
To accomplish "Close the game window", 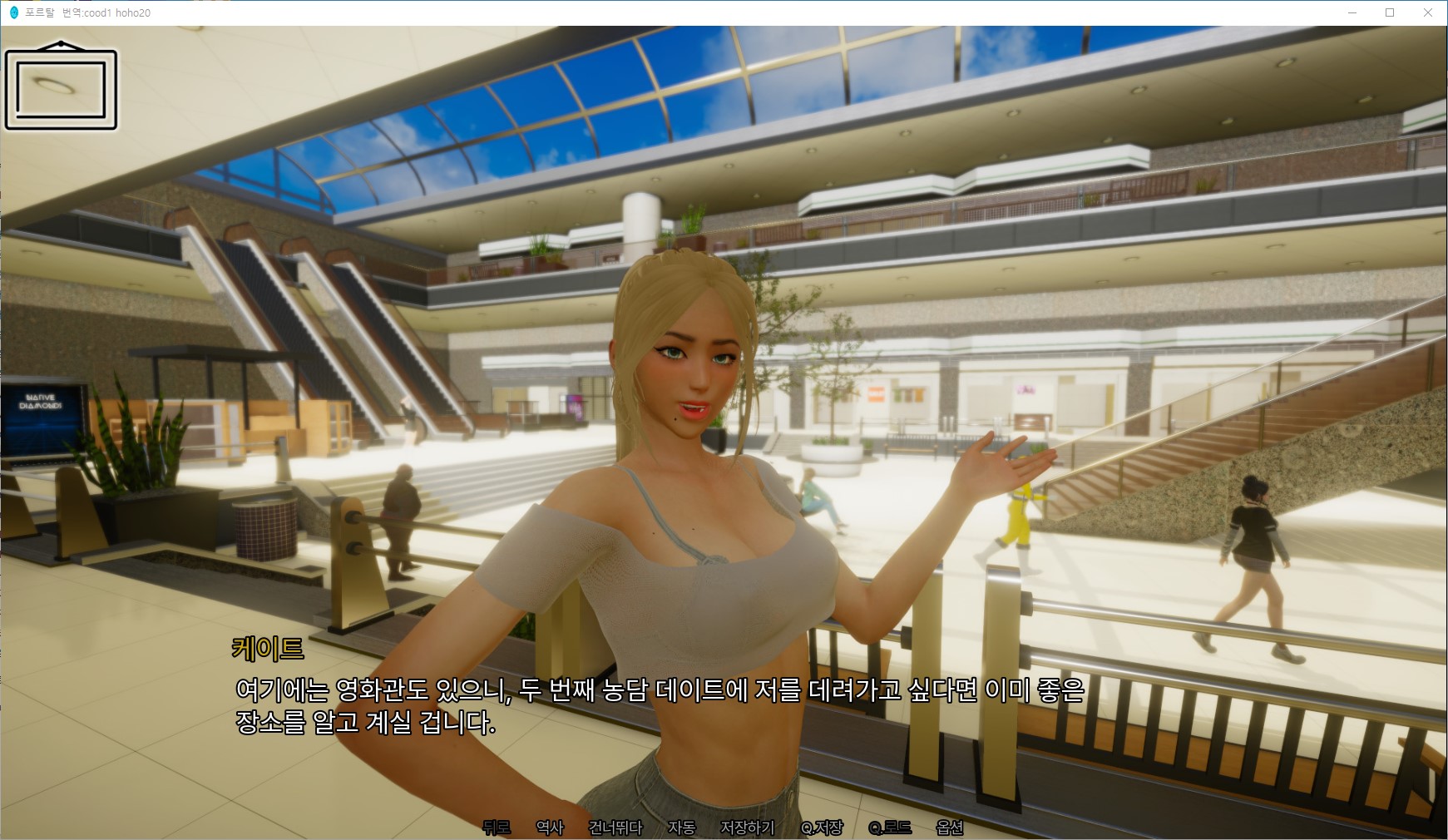I will point(1428,12).
